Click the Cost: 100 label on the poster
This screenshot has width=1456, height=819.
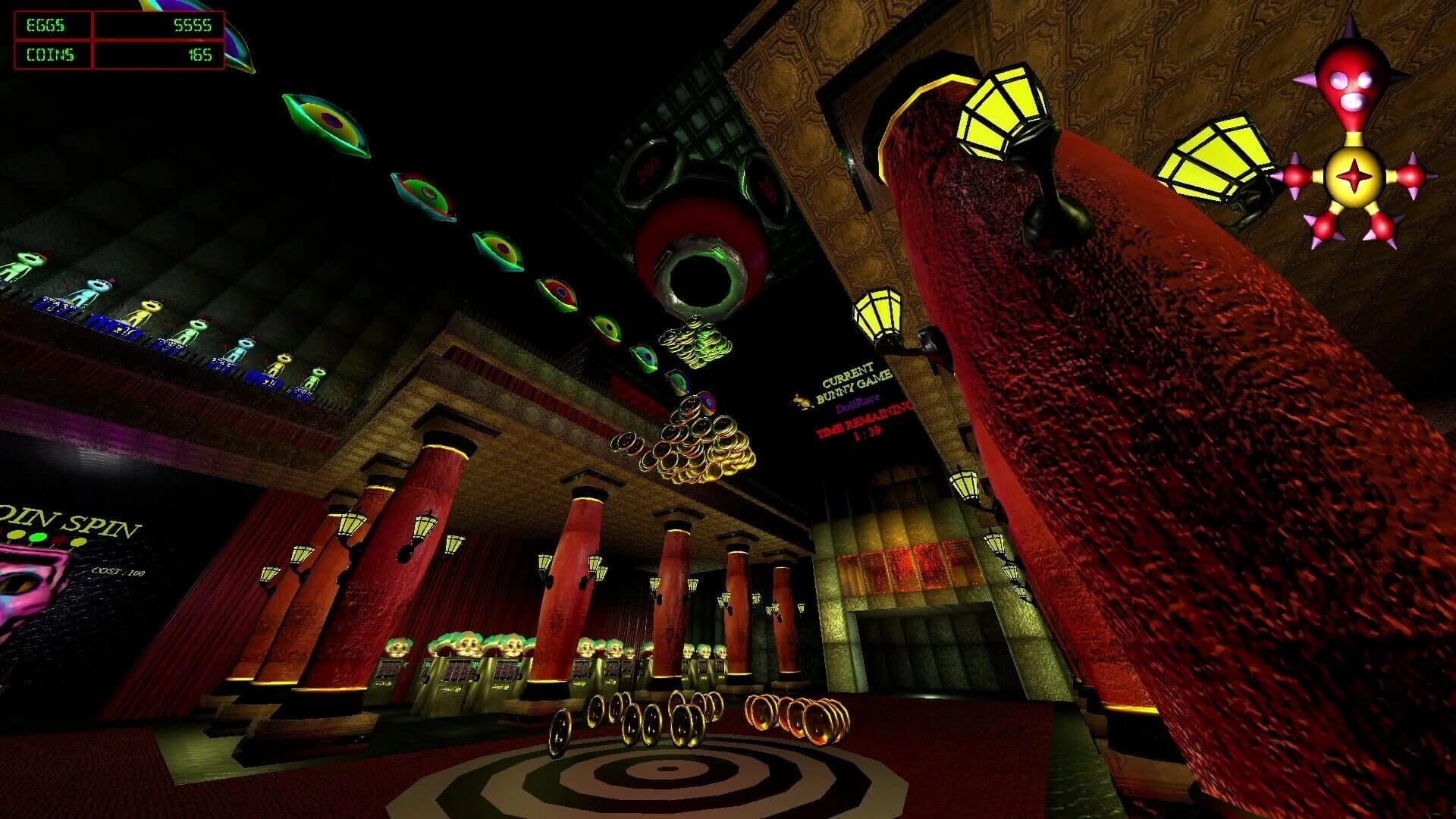[119, 570]
